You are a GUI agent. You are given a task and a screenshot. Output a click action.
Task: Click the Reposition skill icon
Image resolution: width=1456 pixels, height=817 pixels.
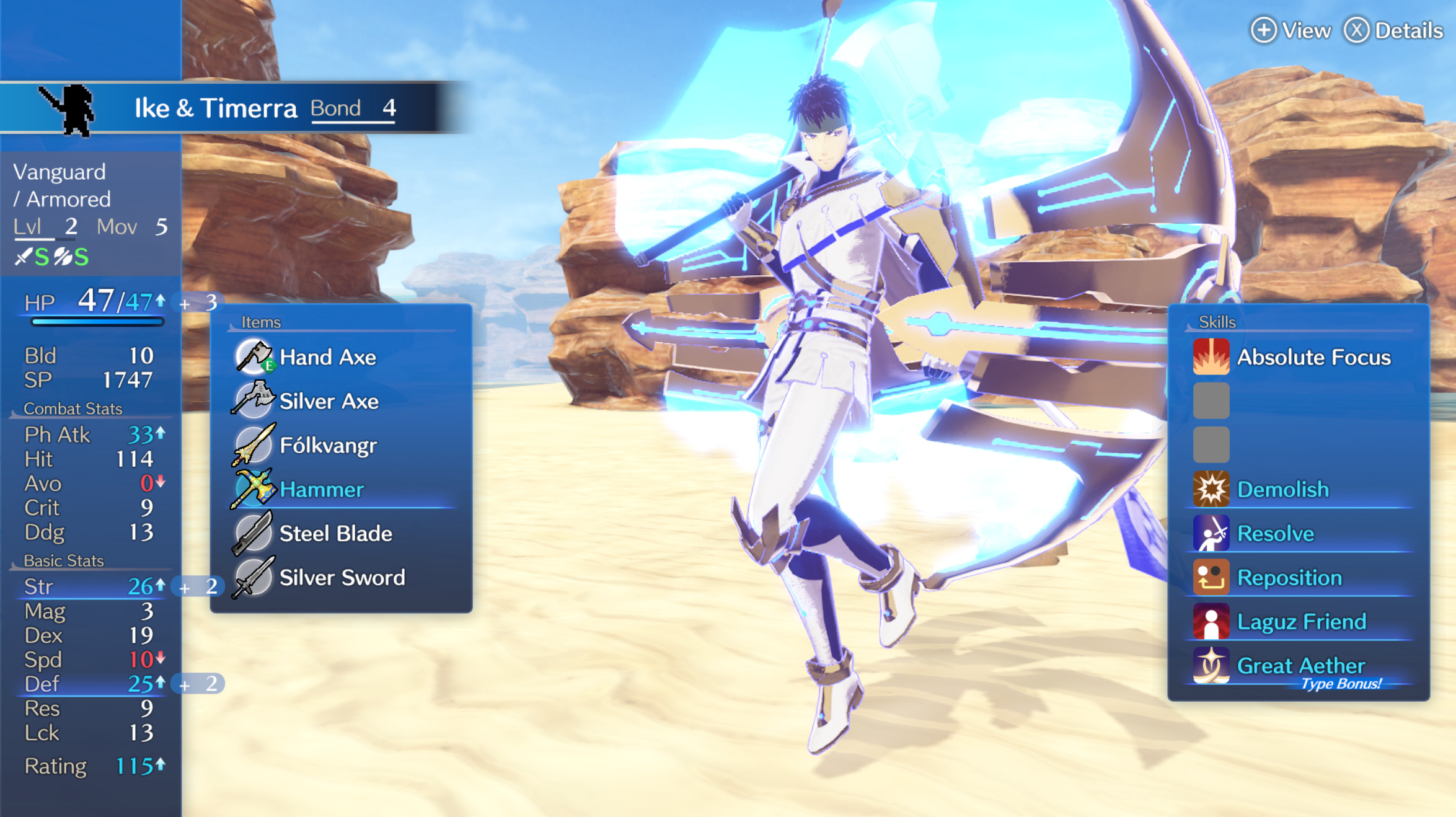pos(1211,577)
